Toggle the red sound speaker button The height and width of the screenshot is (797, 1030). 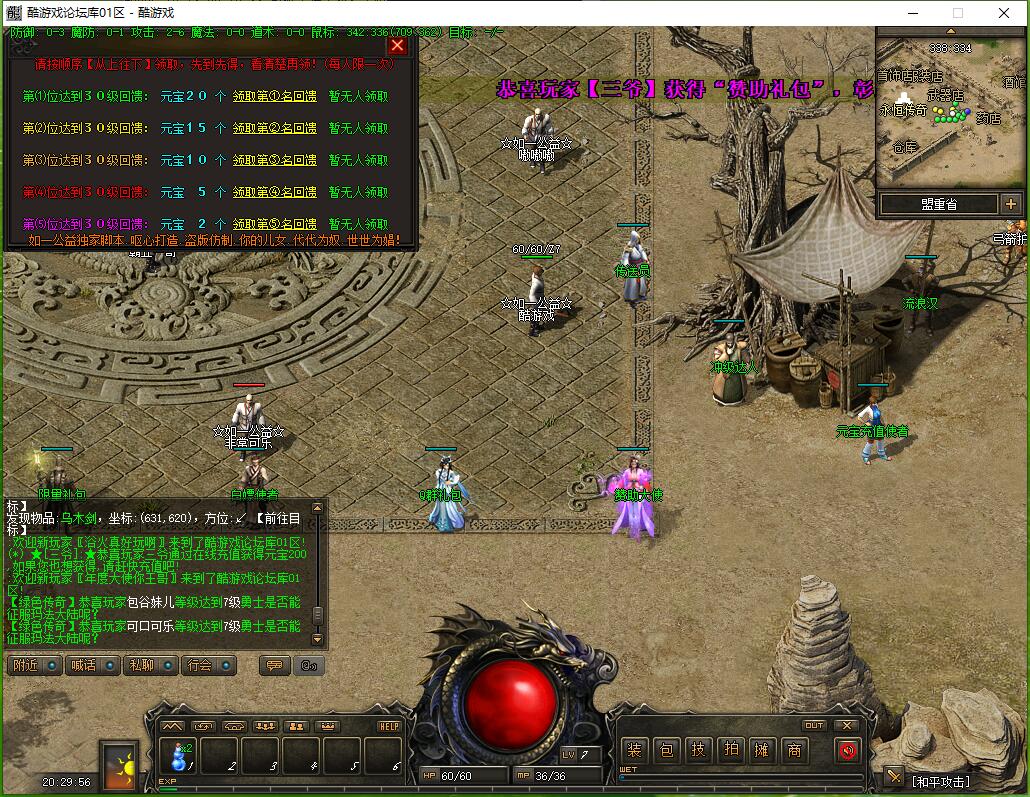pyautogui.click(x=848, y=750)
